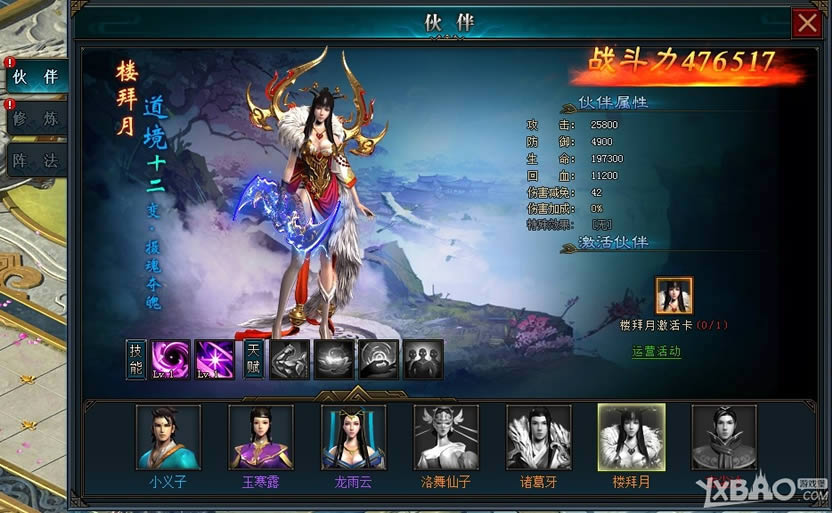Select the purple vortex skill icon

click(x=170, y=360)
